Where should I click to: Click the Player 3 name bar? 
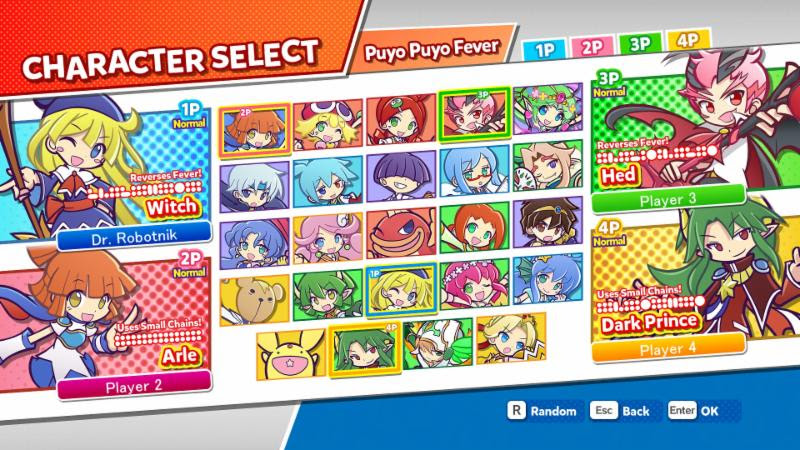click(669, 197)
